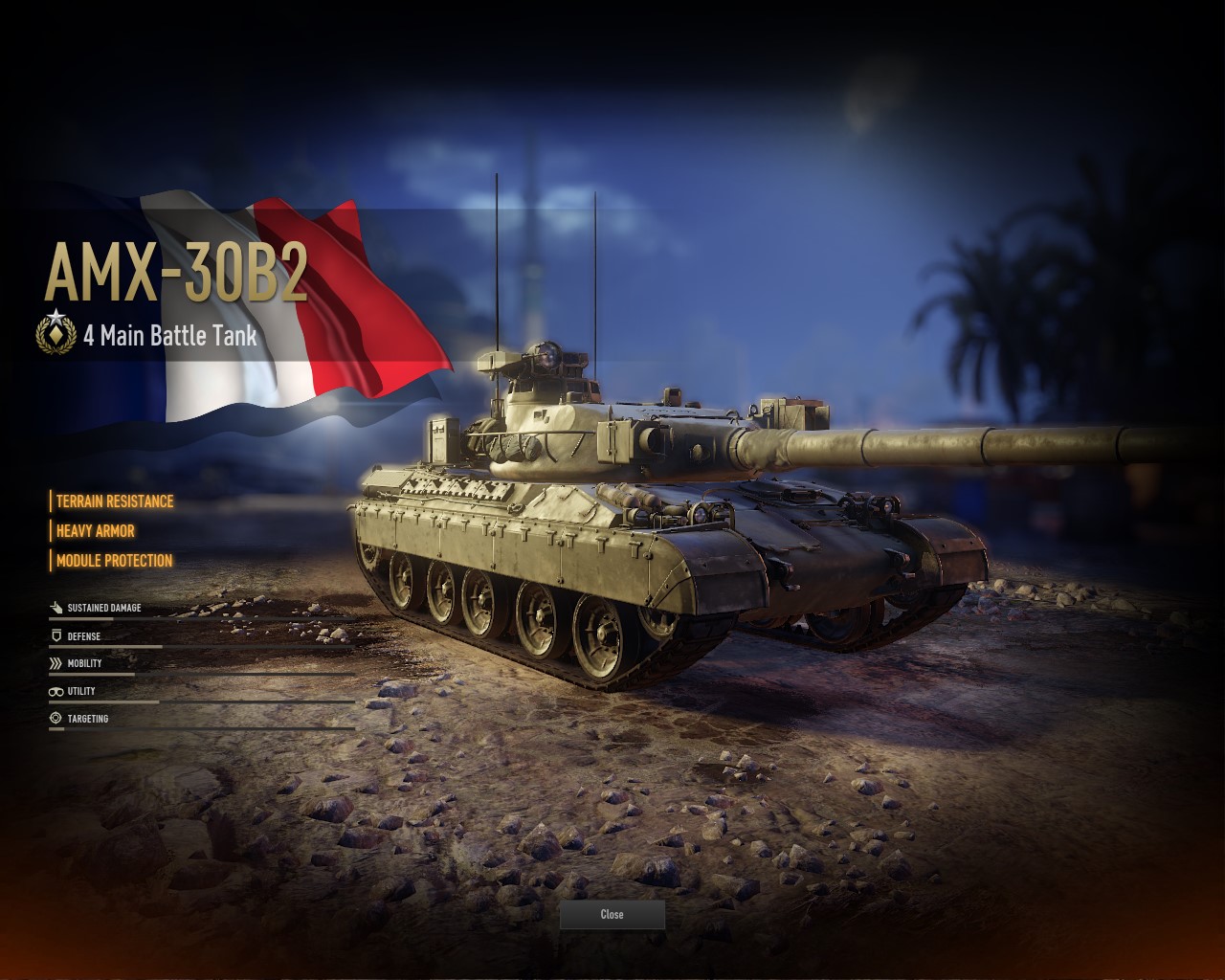This screenshot has width=1225, height=980.
Task: Click the Mobility triple-chevron icon
Action: click(54, 660)
